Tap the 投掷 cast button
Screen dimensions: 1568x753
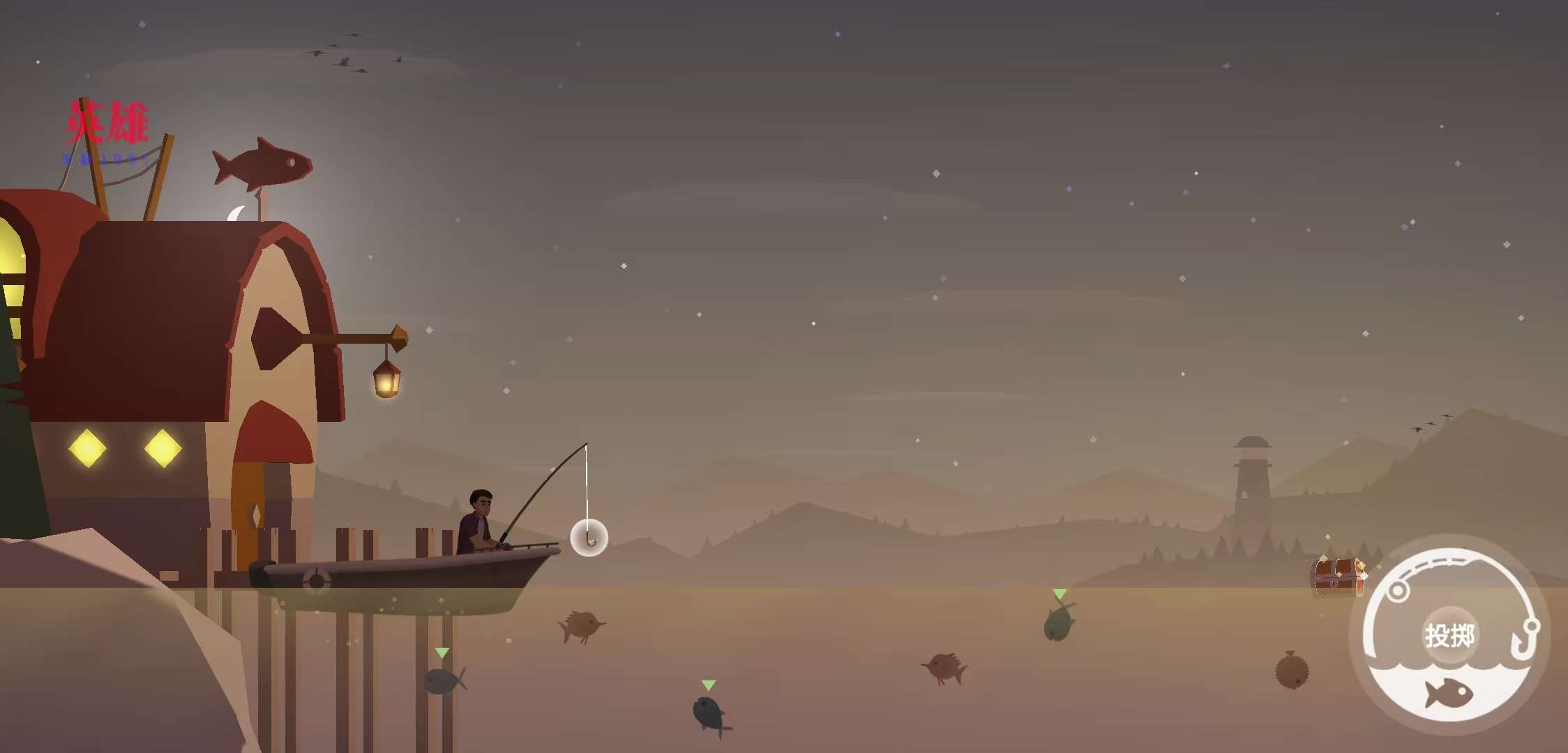tap(1449, 635)
